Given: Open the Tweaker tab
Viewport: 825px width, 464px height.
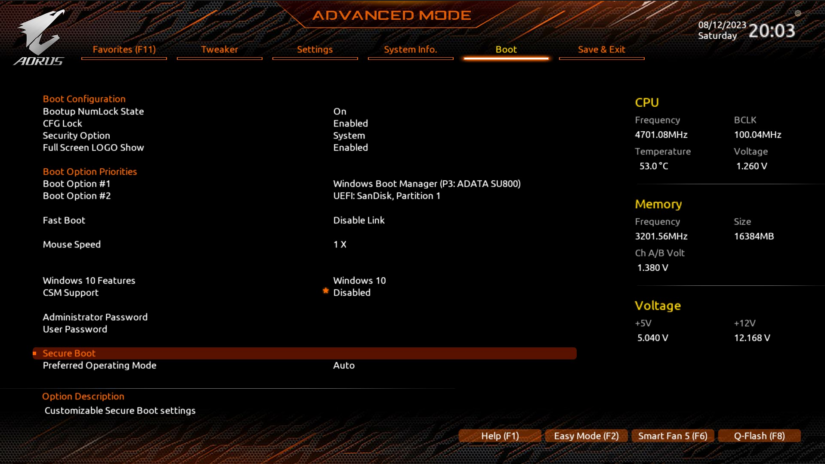Looking at the screenshot, I should [219, 49].
